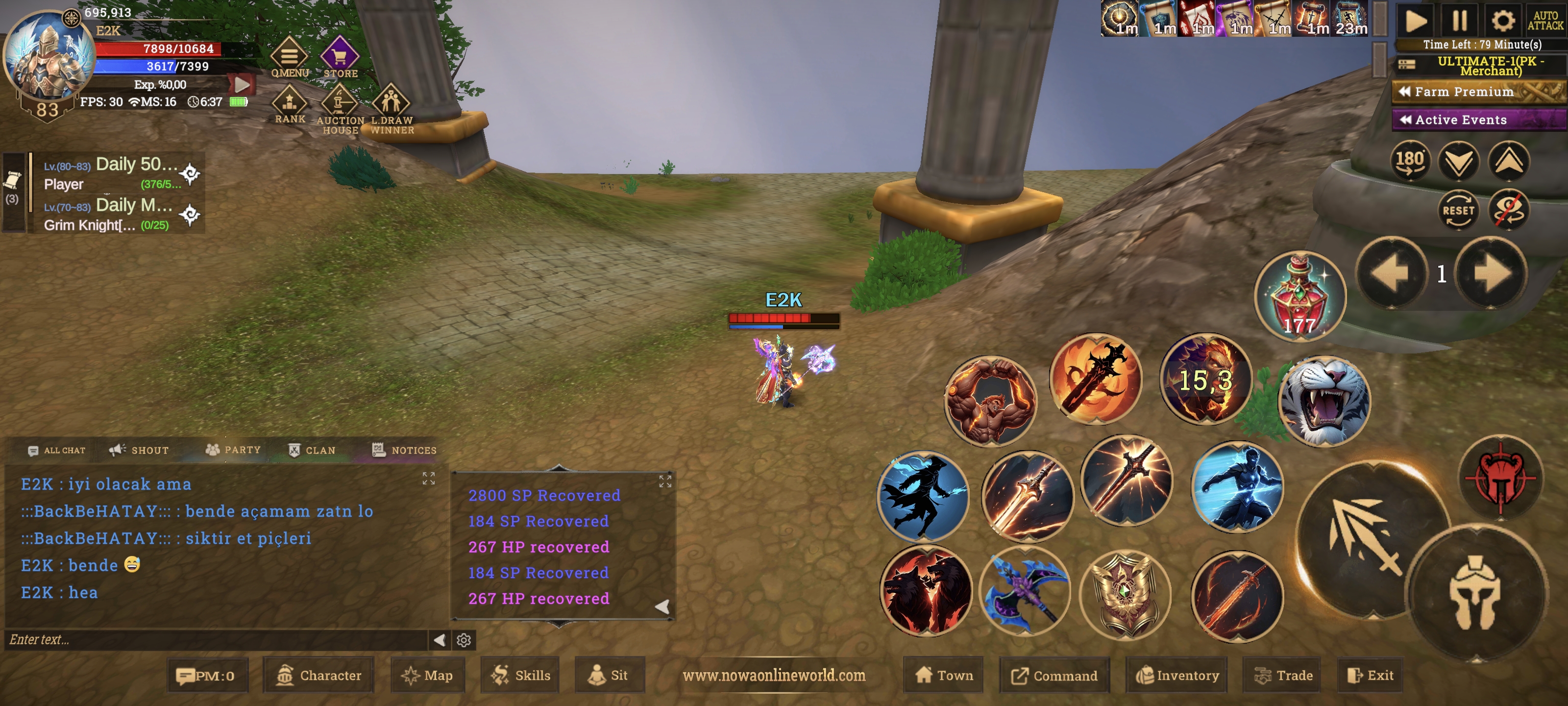Viewport: 1568px width, 706px height.
Task: Open the Skills window
Action: (521, 675)
